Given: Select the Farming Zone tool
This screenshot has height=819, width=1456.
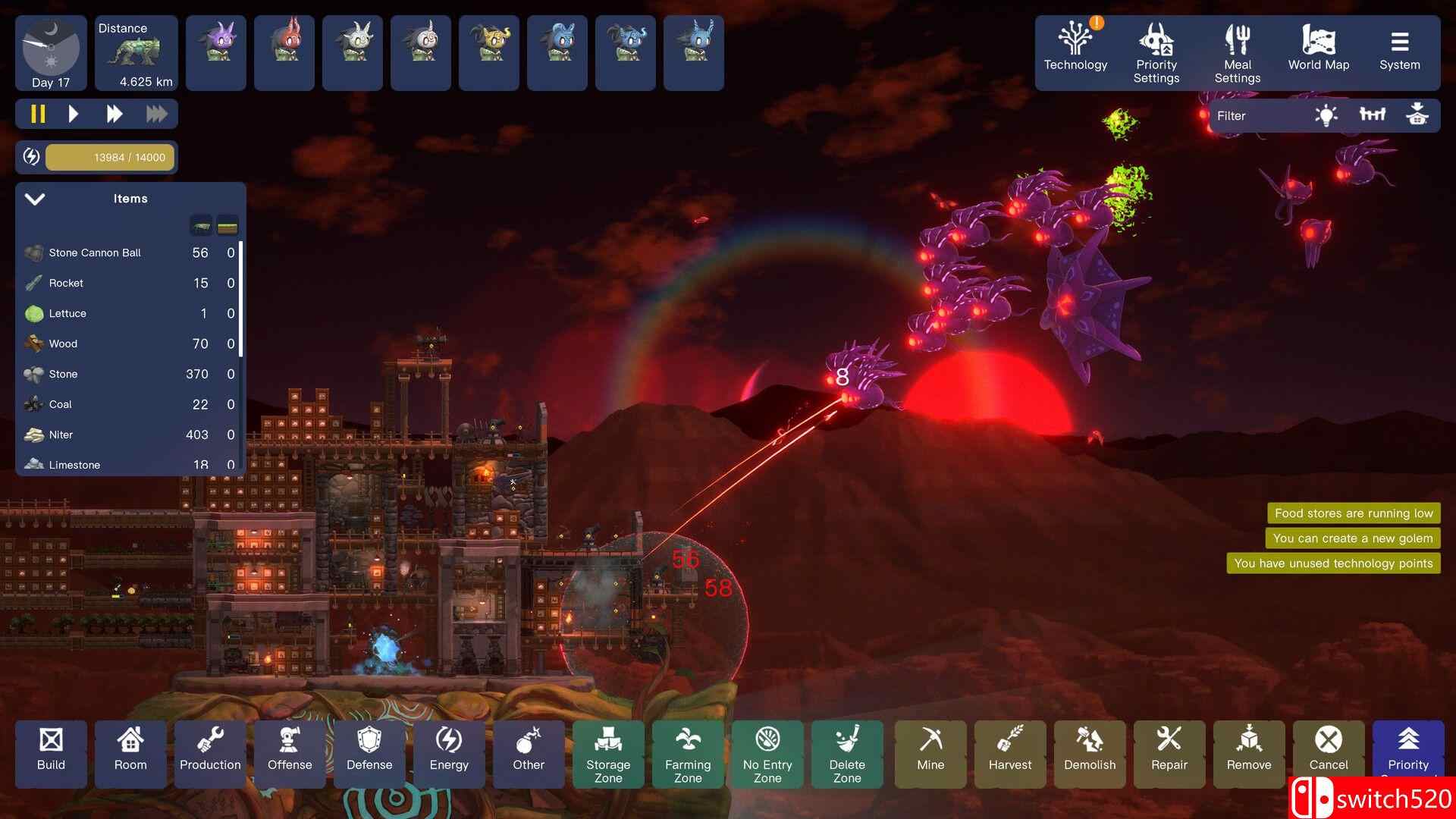Looking at the screenshot, I should click(688, 754).
